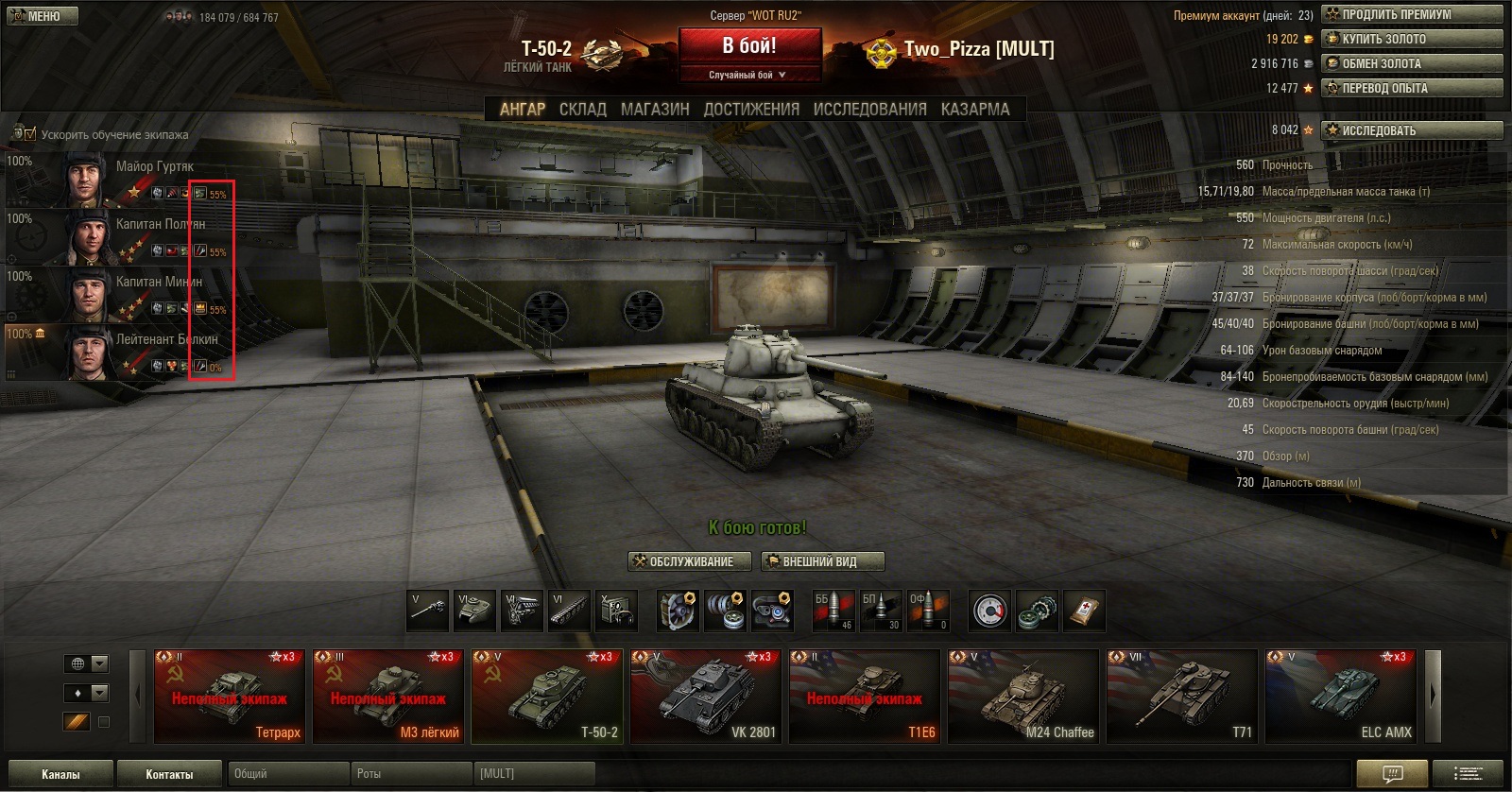This screenshot has width=1512, height=792.
Task: Start battle with the В бой! button
Action: click(749, 46)
